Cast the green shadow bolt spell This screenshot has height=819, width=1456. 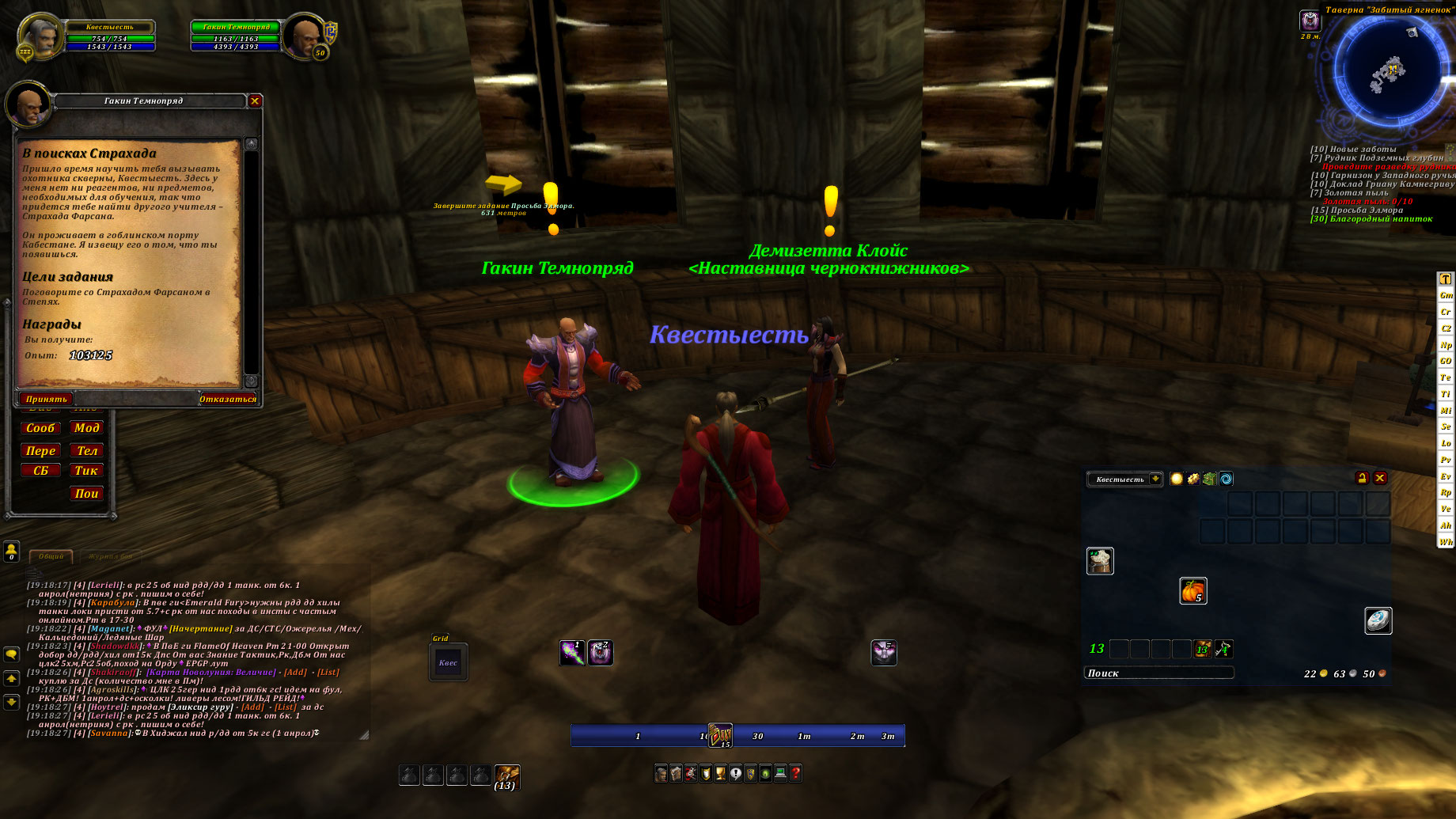point(572,653)
